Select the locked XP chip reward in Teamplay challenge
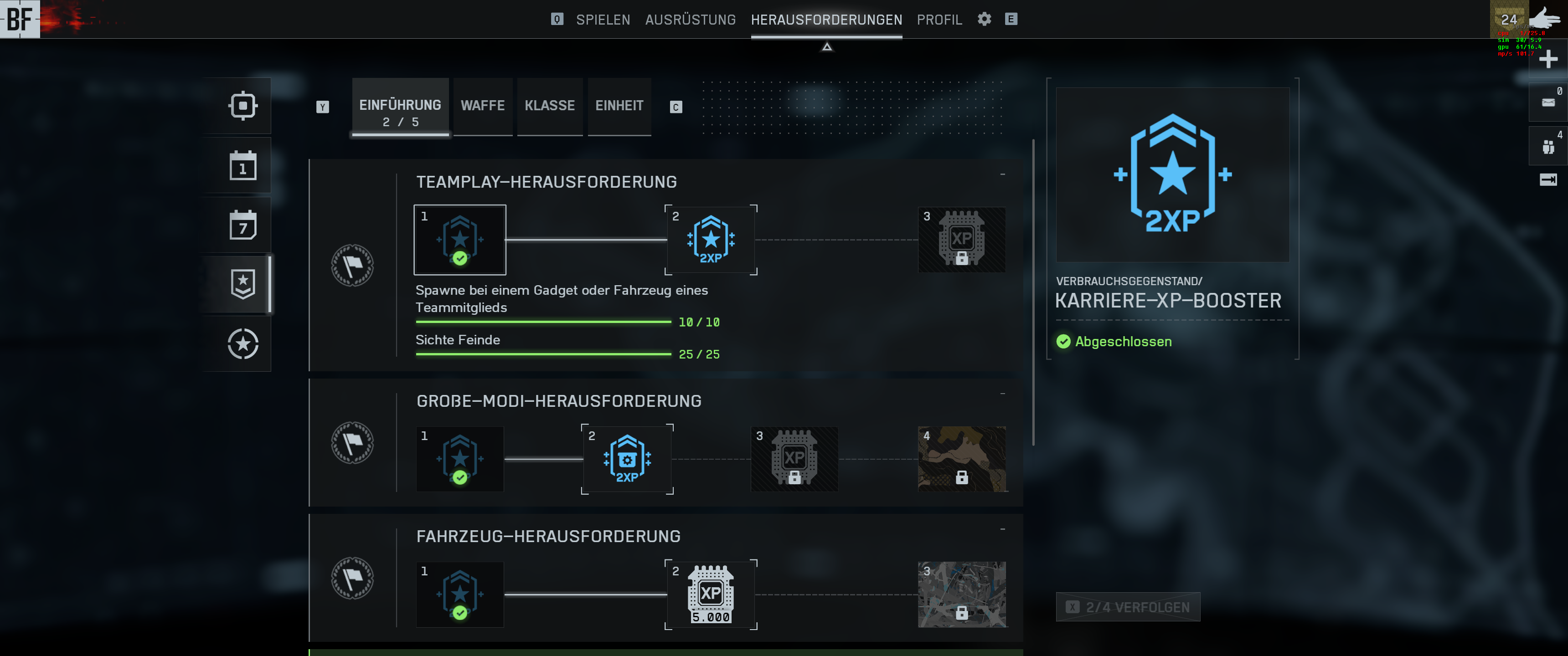The image size is (1568, 656). [x=962, y=240]
